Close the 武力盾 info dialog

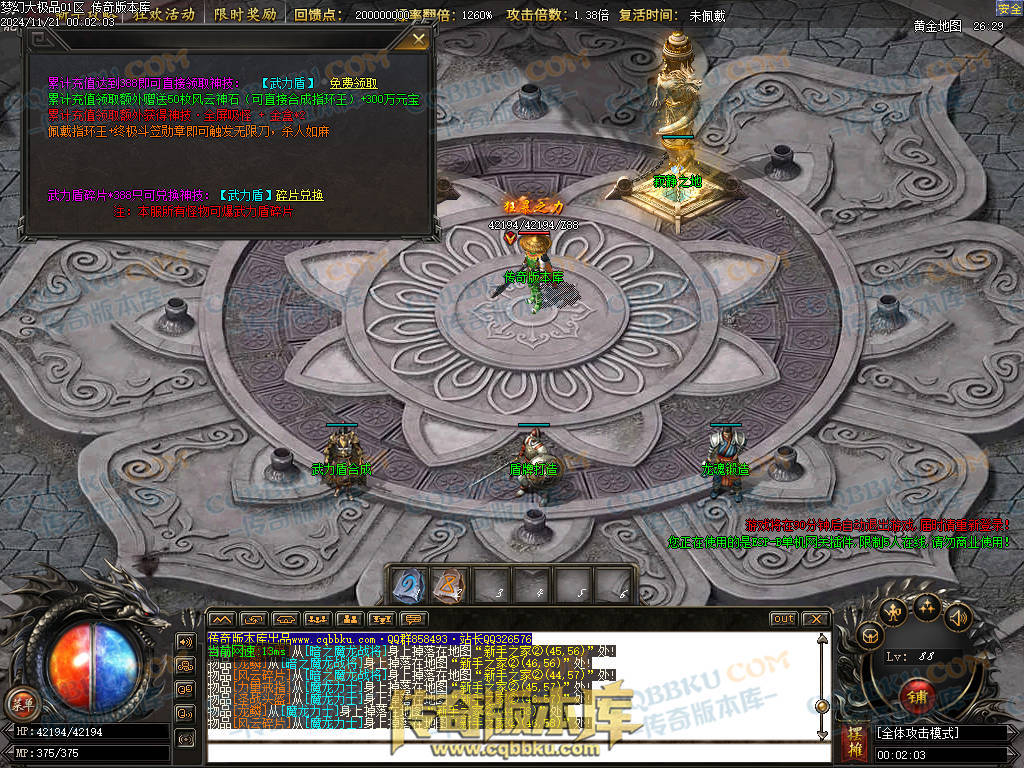pyautogui.click(x=419, y=39)
